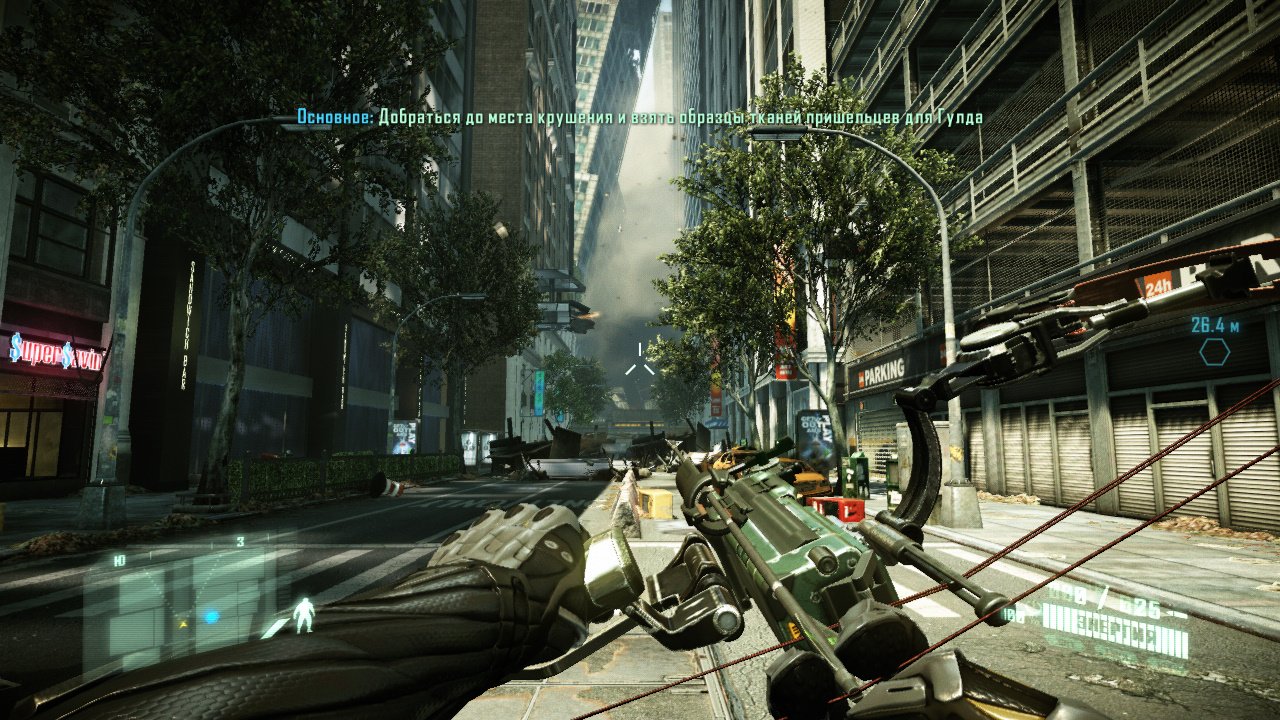Click the yellow player arrow inside the minimap
This screenshot has height=720, width=1280.
pyautogui.click(x=183, y=624)
